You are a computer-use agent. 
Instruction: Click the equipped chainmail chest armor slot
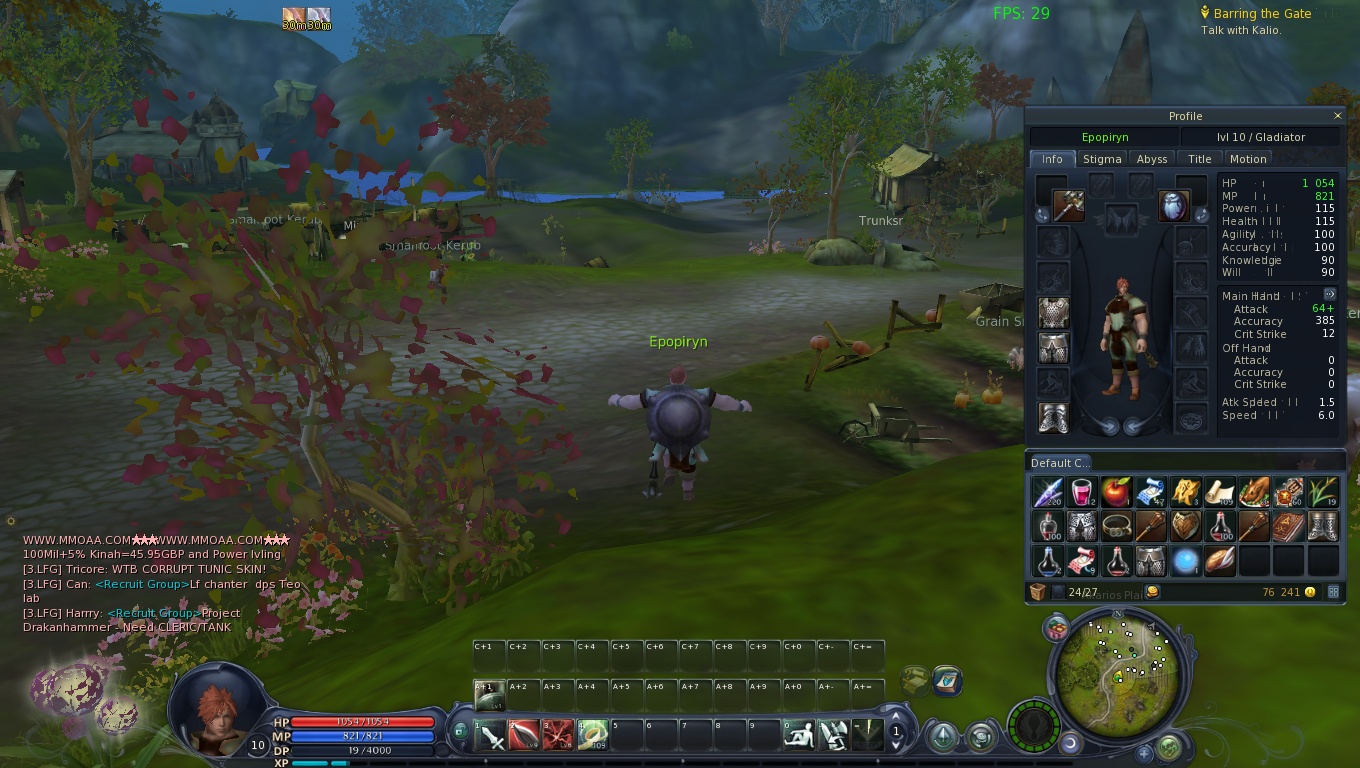click(1053, 313)
